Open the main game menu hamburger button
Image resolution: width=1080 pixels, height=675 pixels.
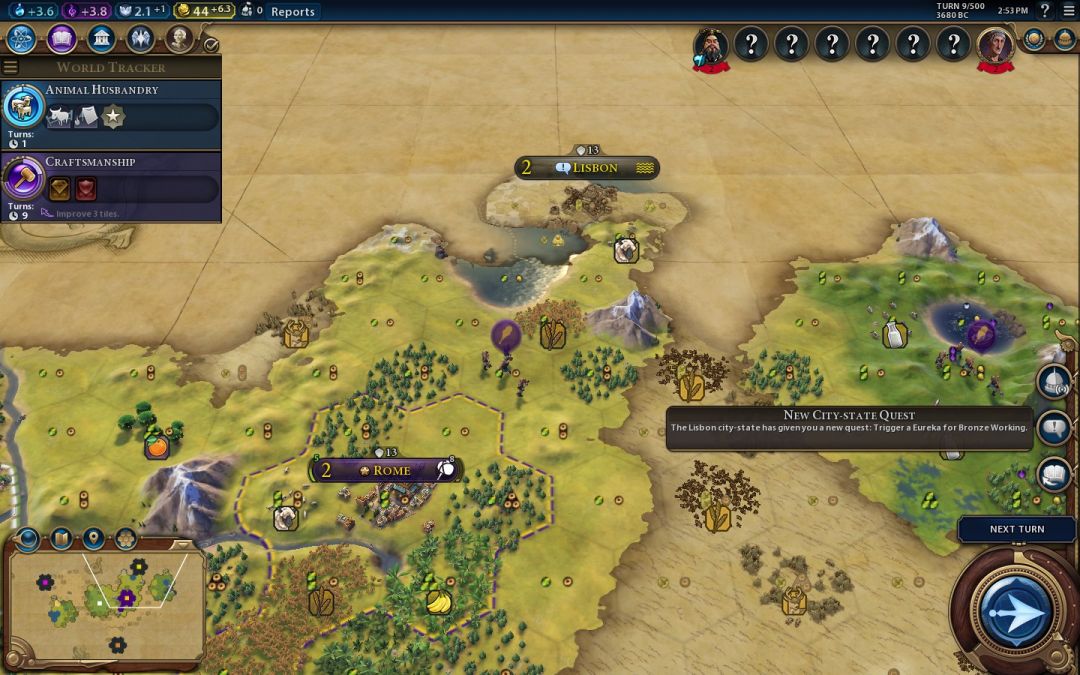click(x=1068, y=11)
